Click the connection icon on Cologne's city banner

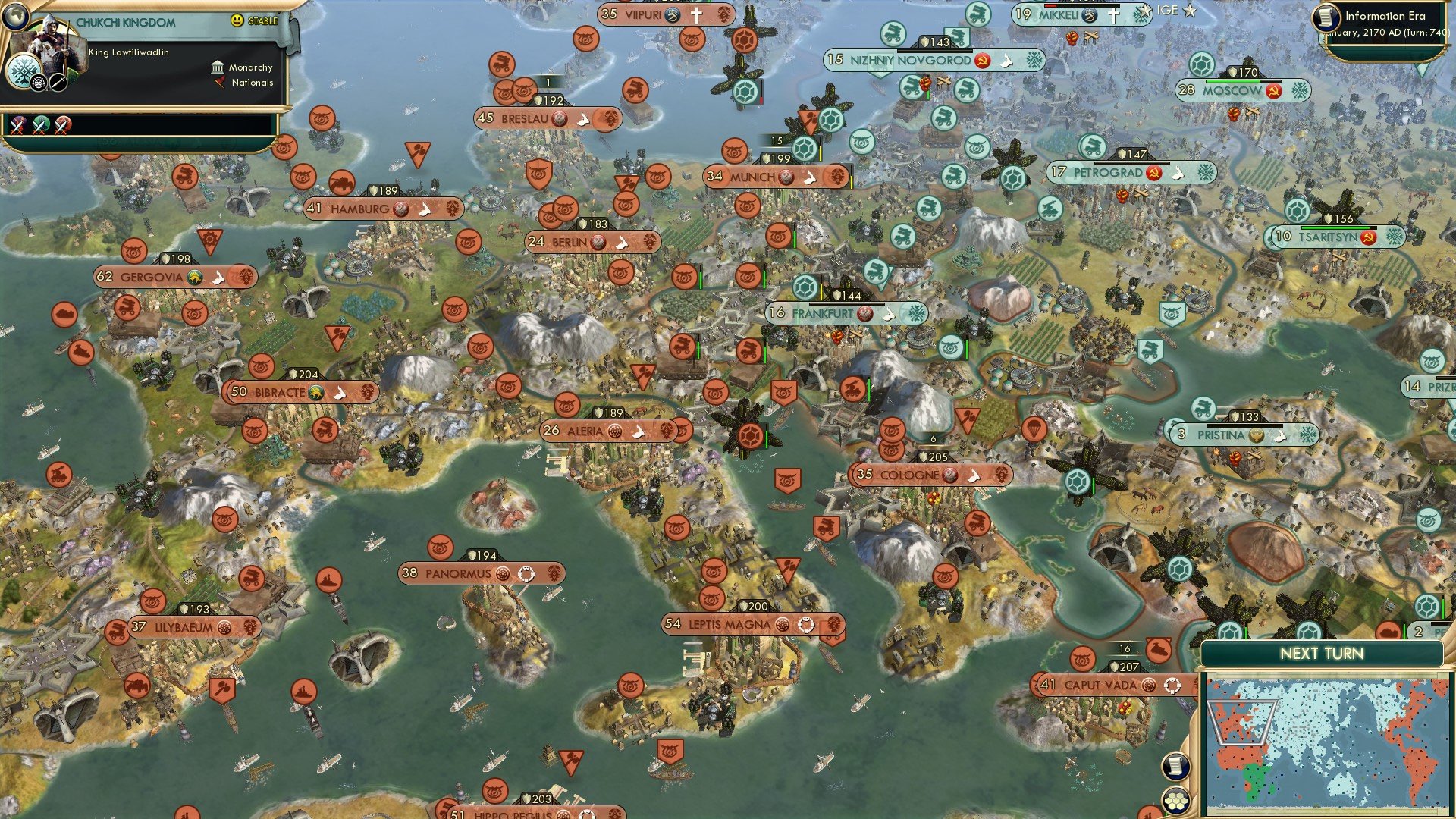974,475
